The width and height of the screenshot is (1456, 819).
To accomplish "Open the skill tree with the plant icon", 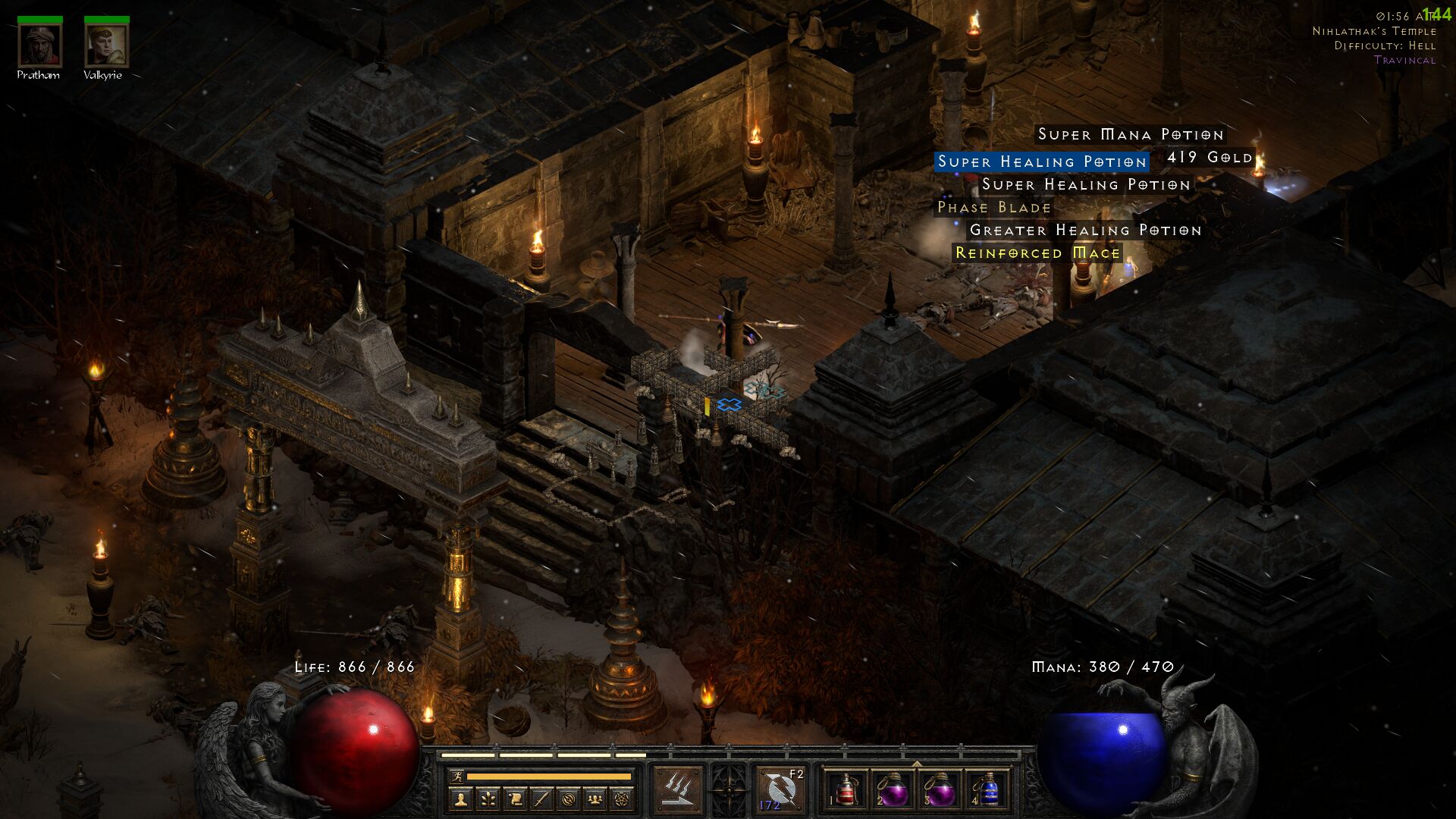I will click(x=488, y=799).
